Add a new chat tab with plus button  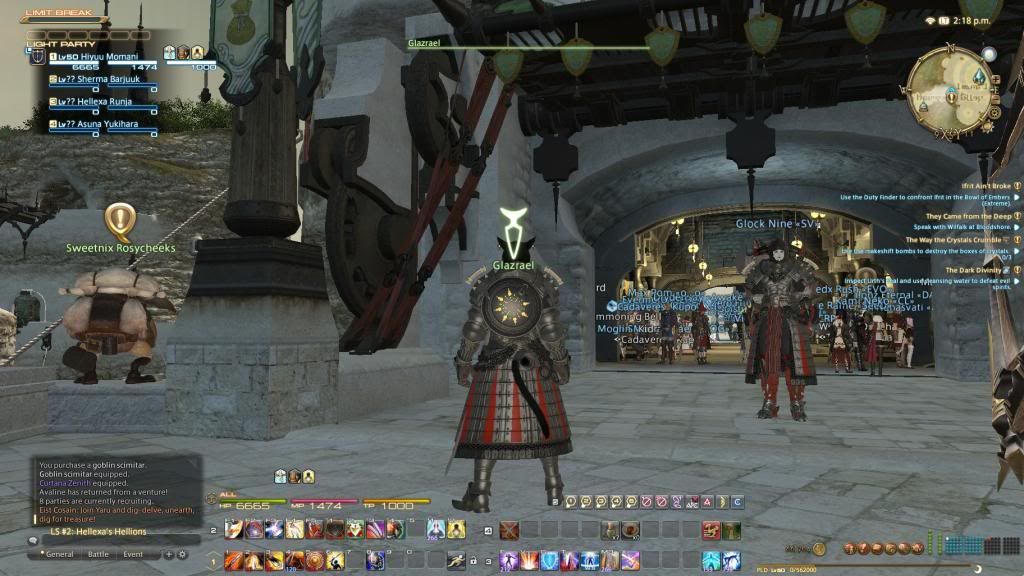[x=169, y=554]
